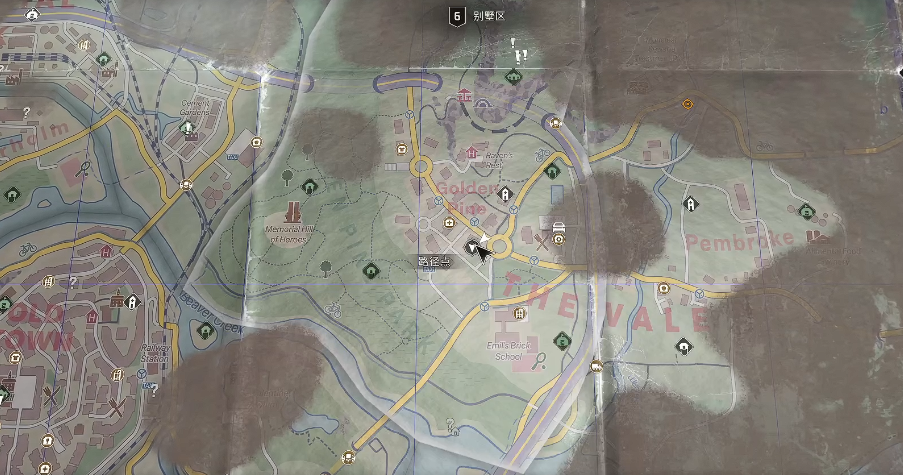Screen dimensions: 903x475
Task: Select the A marker above Railway Station
Action: pos(132,300)
